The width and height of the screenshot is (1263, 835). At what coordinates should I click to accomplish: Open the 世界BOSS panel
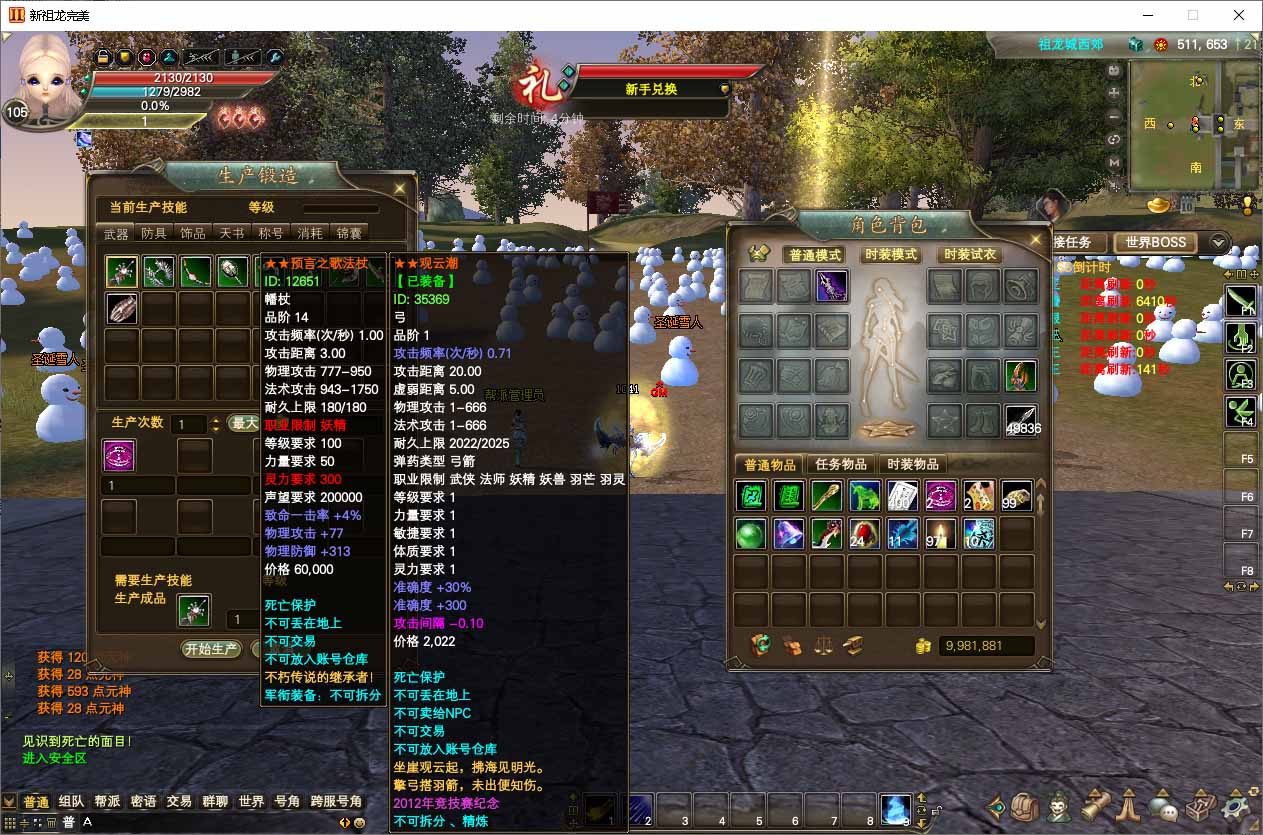[1156, 242]
